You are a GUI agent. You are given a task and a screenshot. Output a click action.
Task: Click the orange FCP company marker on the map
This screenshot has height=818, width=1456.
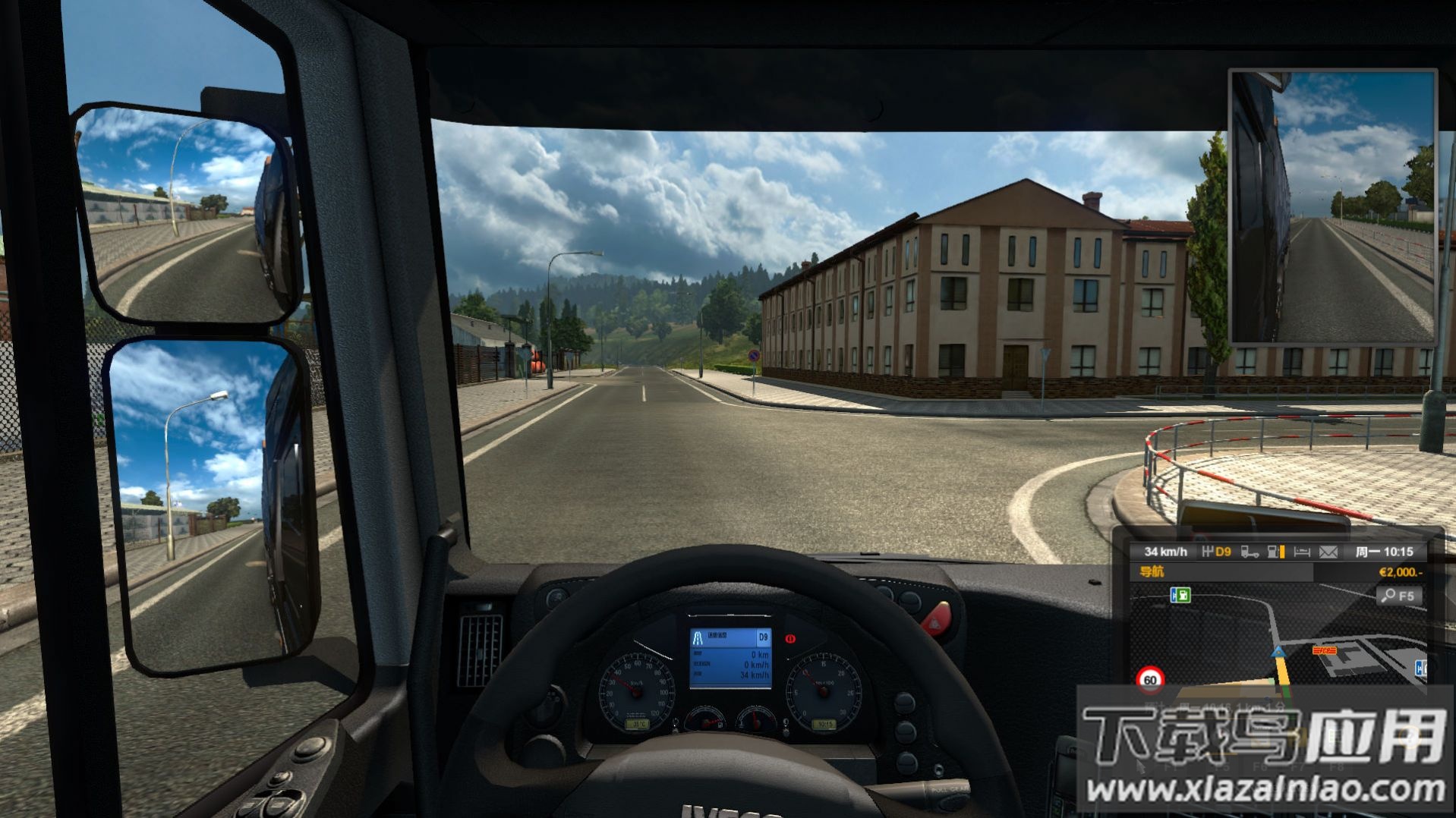pyautogui.click(x=1325, y=650)
